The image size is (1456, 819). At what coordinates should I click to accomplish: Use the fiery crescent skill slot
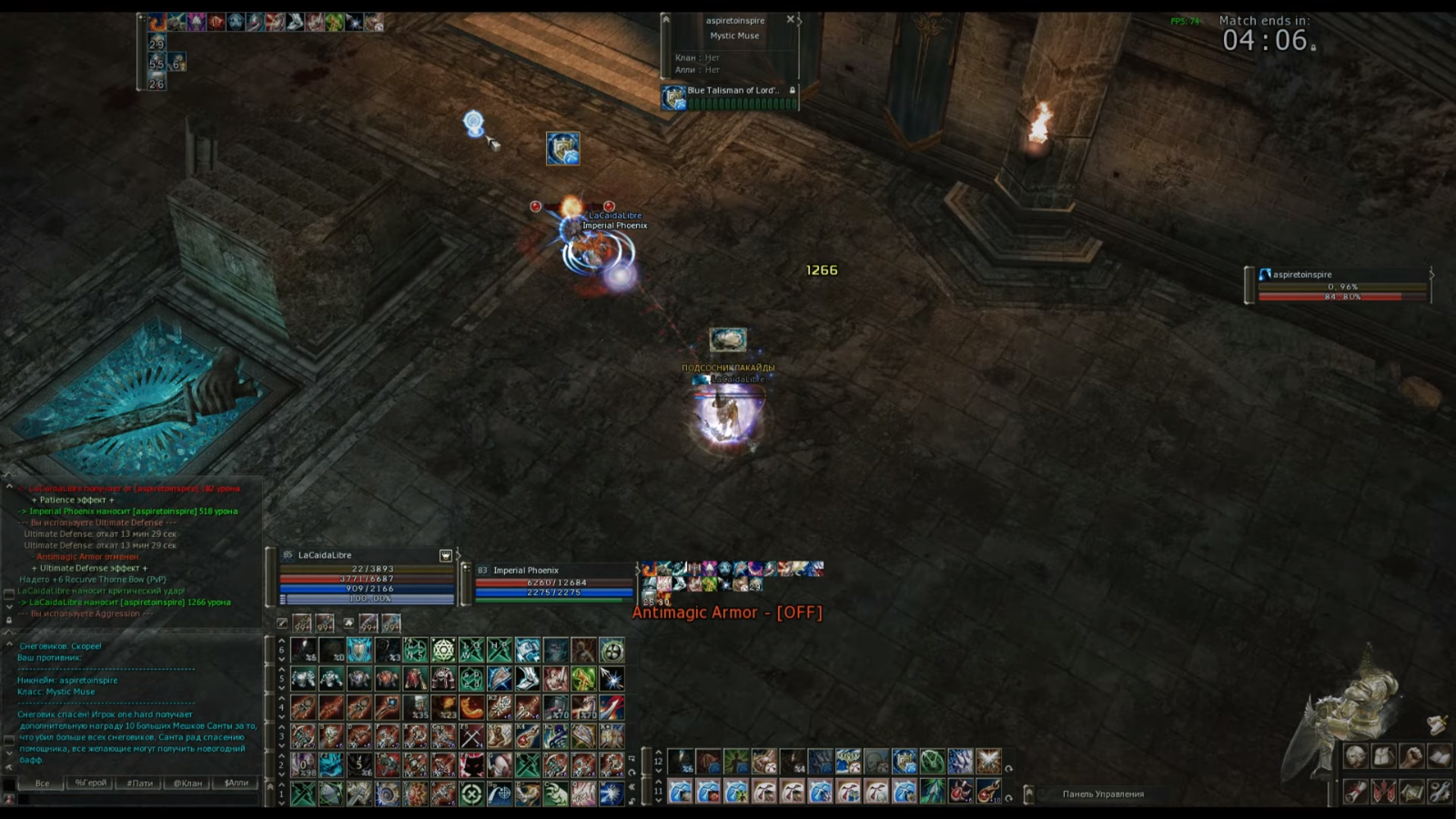471,707
